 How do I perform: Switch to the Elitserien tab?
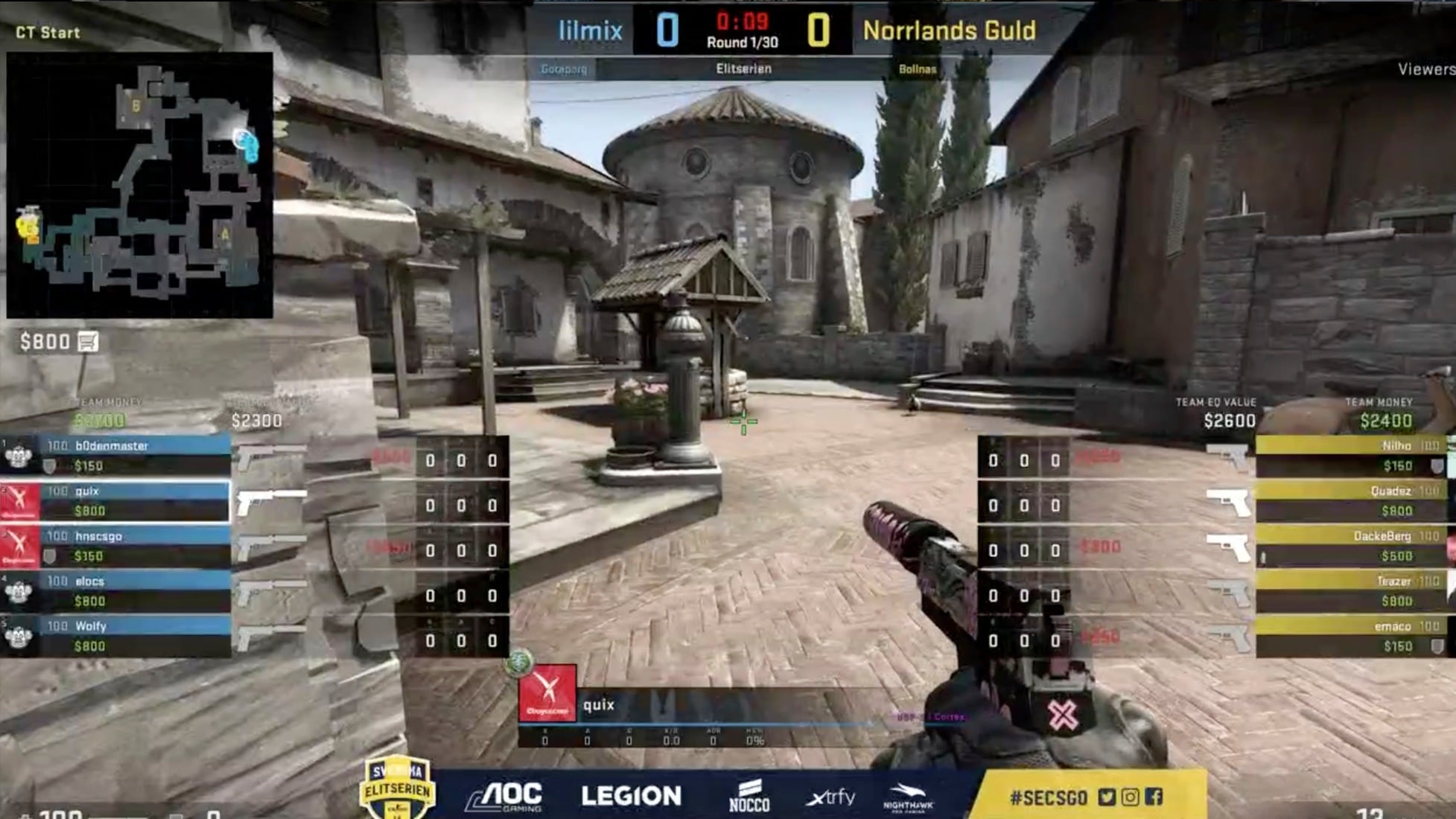coord(741,68)
